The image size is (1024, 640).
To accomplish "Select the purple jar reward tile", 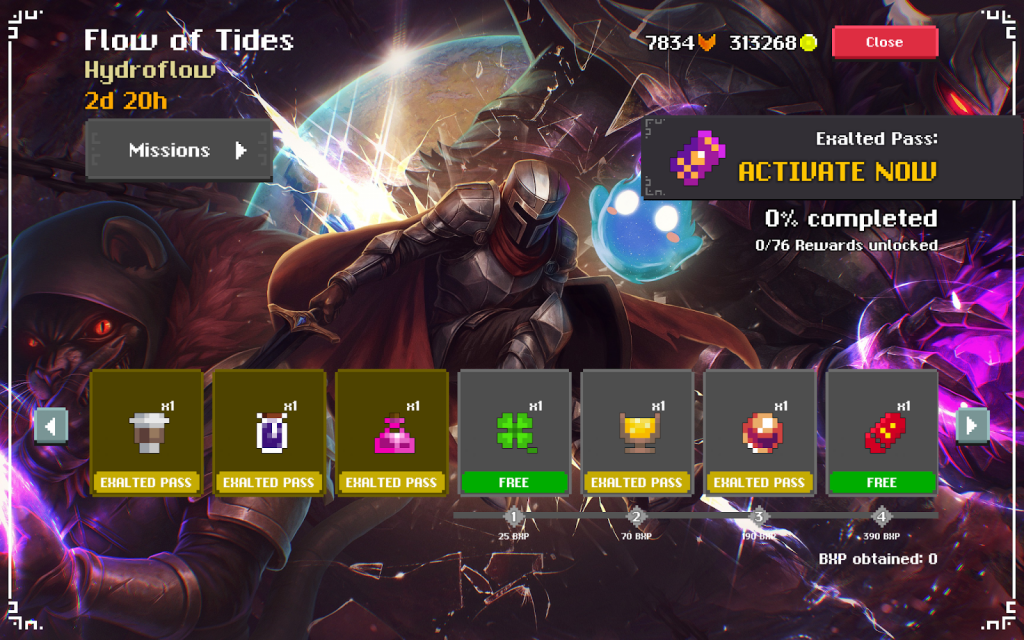I will pyautogui.click(x=269, y=432).
